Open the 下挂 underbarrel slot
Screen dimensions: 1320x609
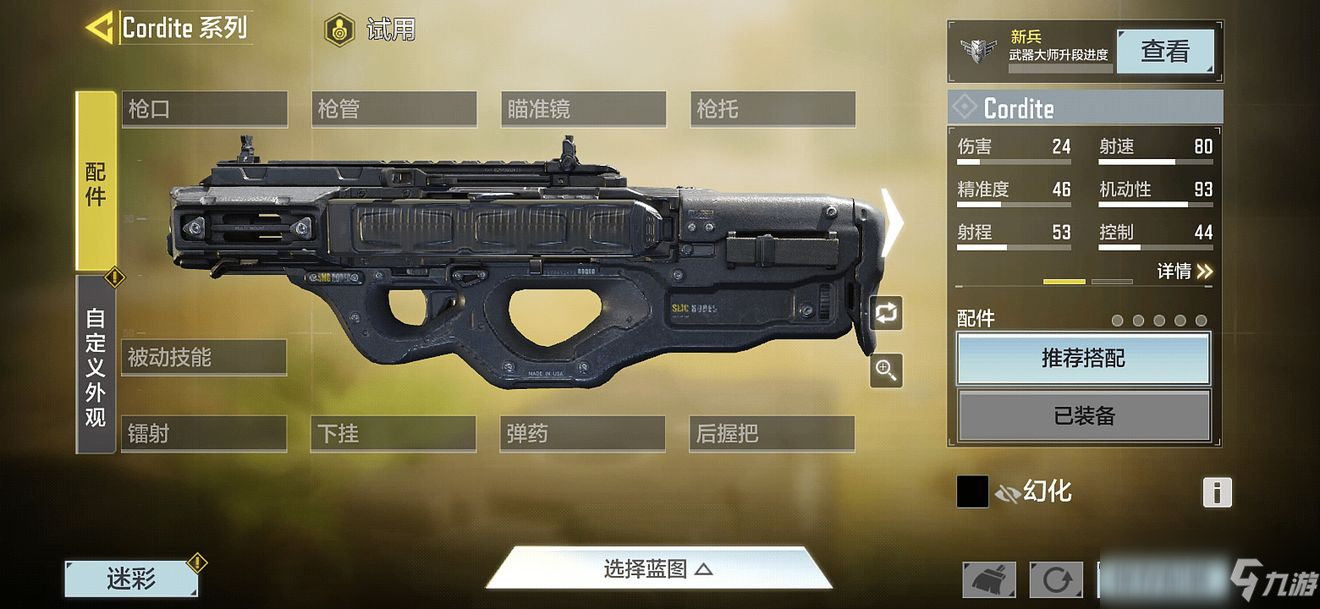[393, 434]
